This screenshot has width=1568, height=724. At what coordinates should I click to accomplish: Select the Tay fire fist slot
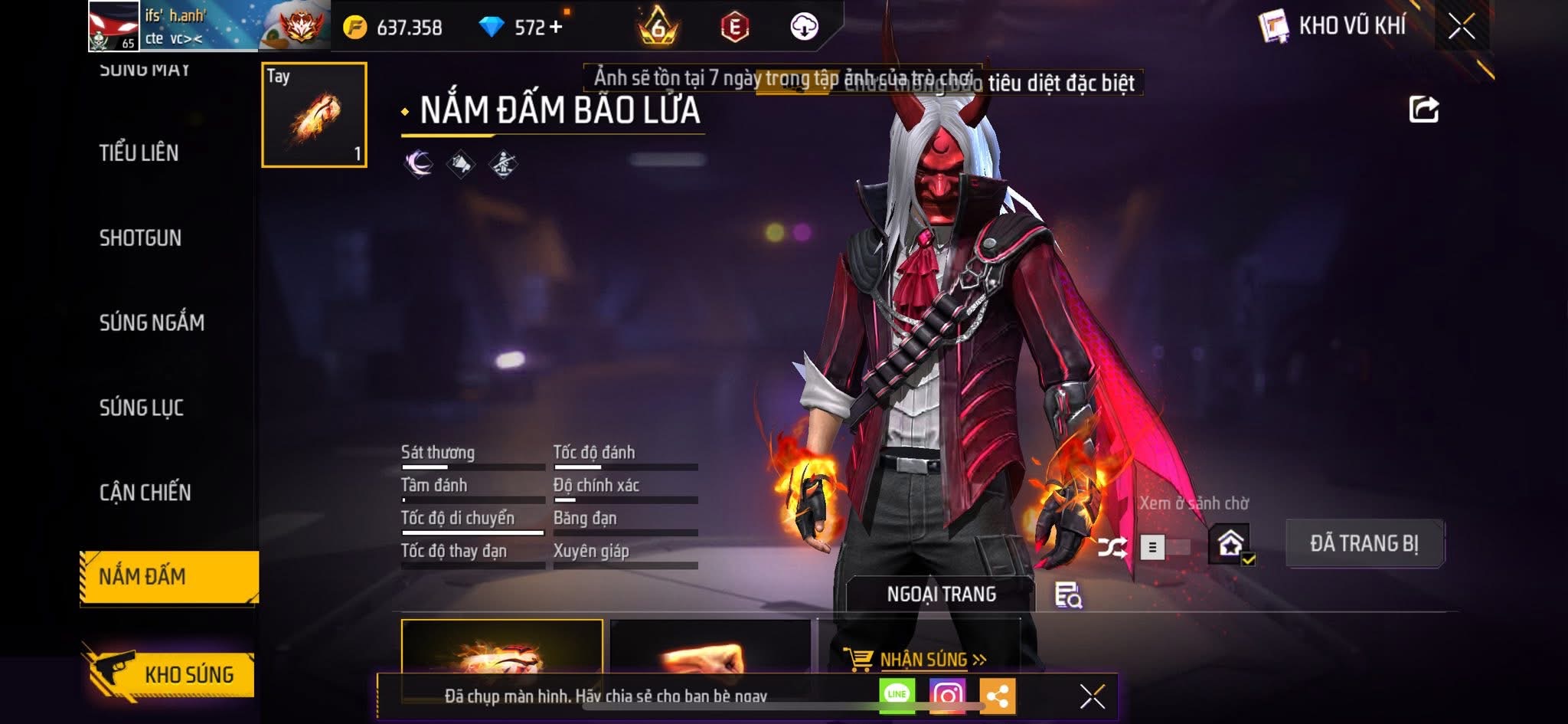point(314,115)
